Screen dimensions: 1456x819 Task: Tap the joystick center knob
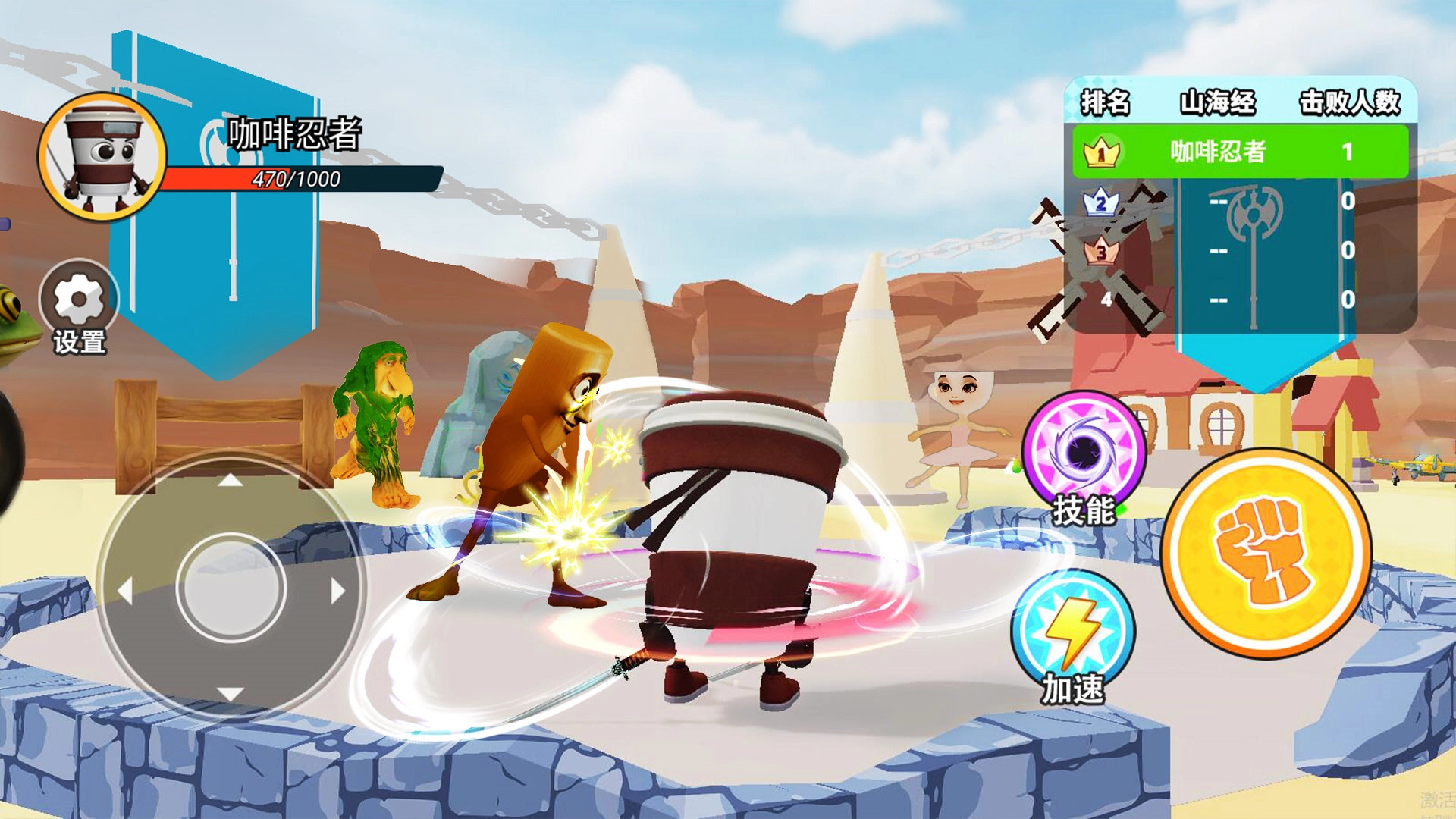231,587
